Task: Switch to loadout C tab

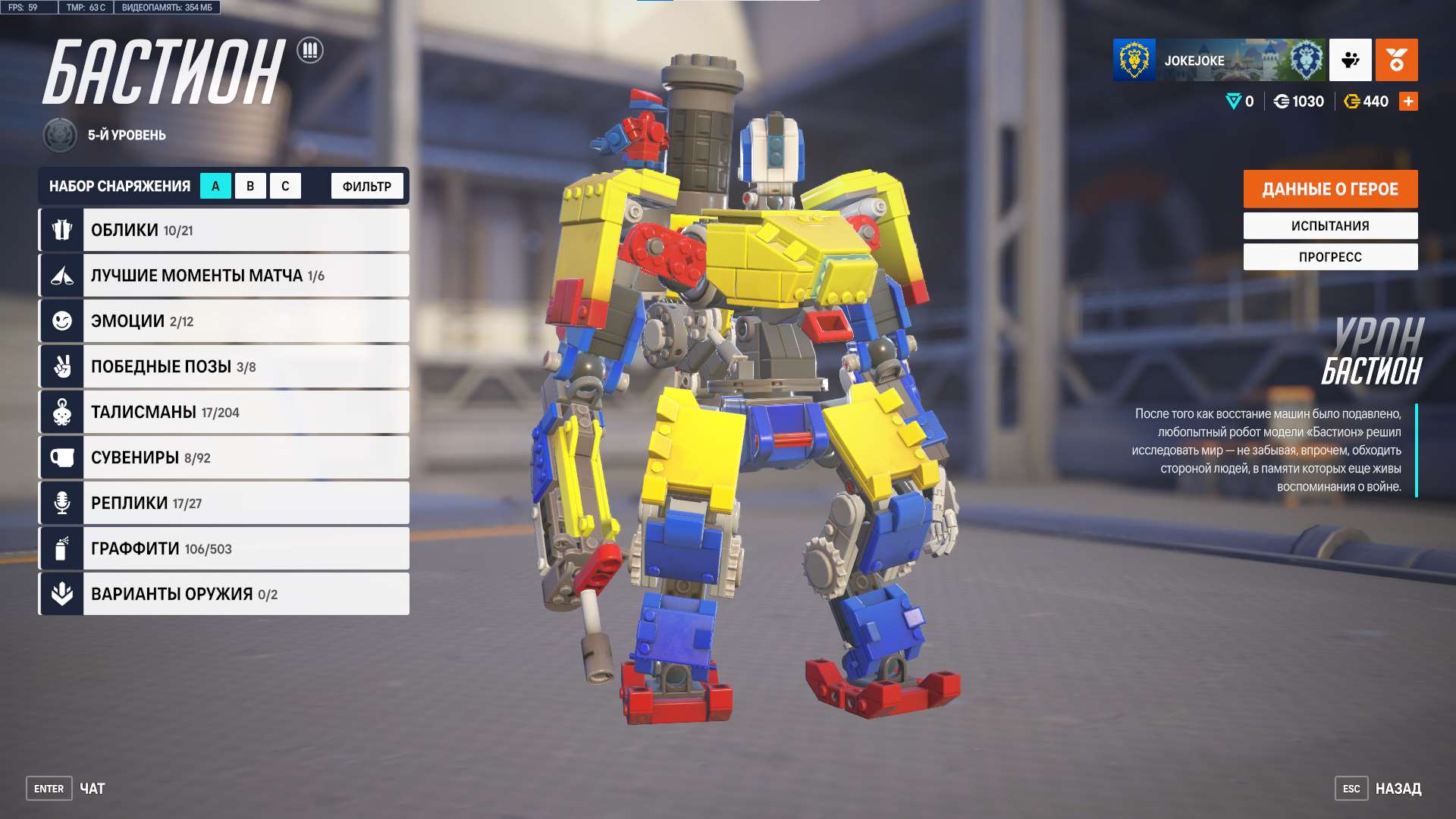Action: pyautogui.click(x=285, y=185)
